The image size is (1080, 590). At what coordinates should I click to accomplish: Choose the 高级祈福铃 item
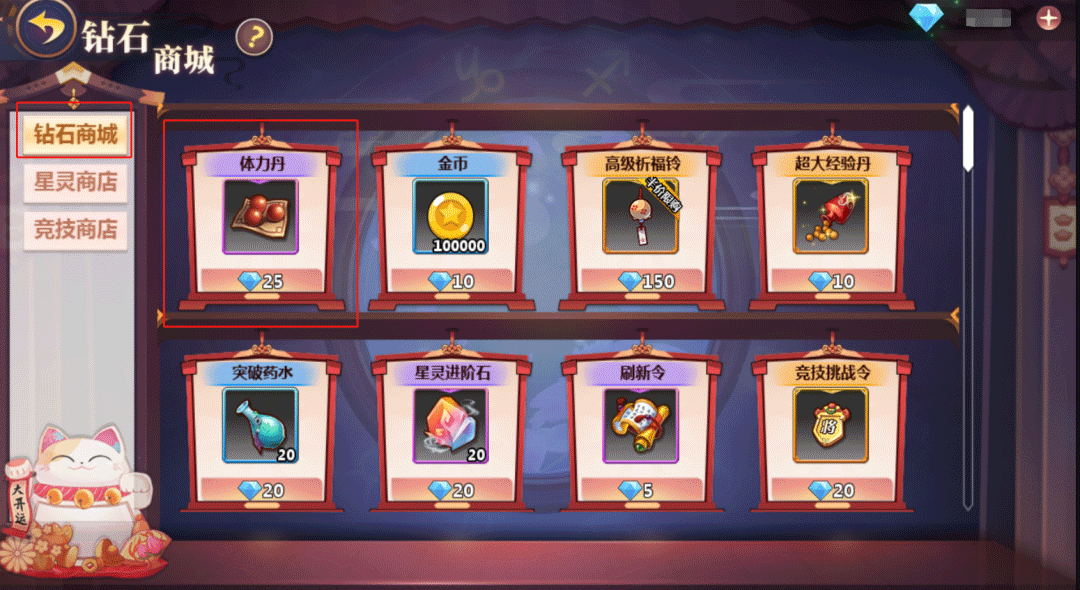(x=640, y=217)
